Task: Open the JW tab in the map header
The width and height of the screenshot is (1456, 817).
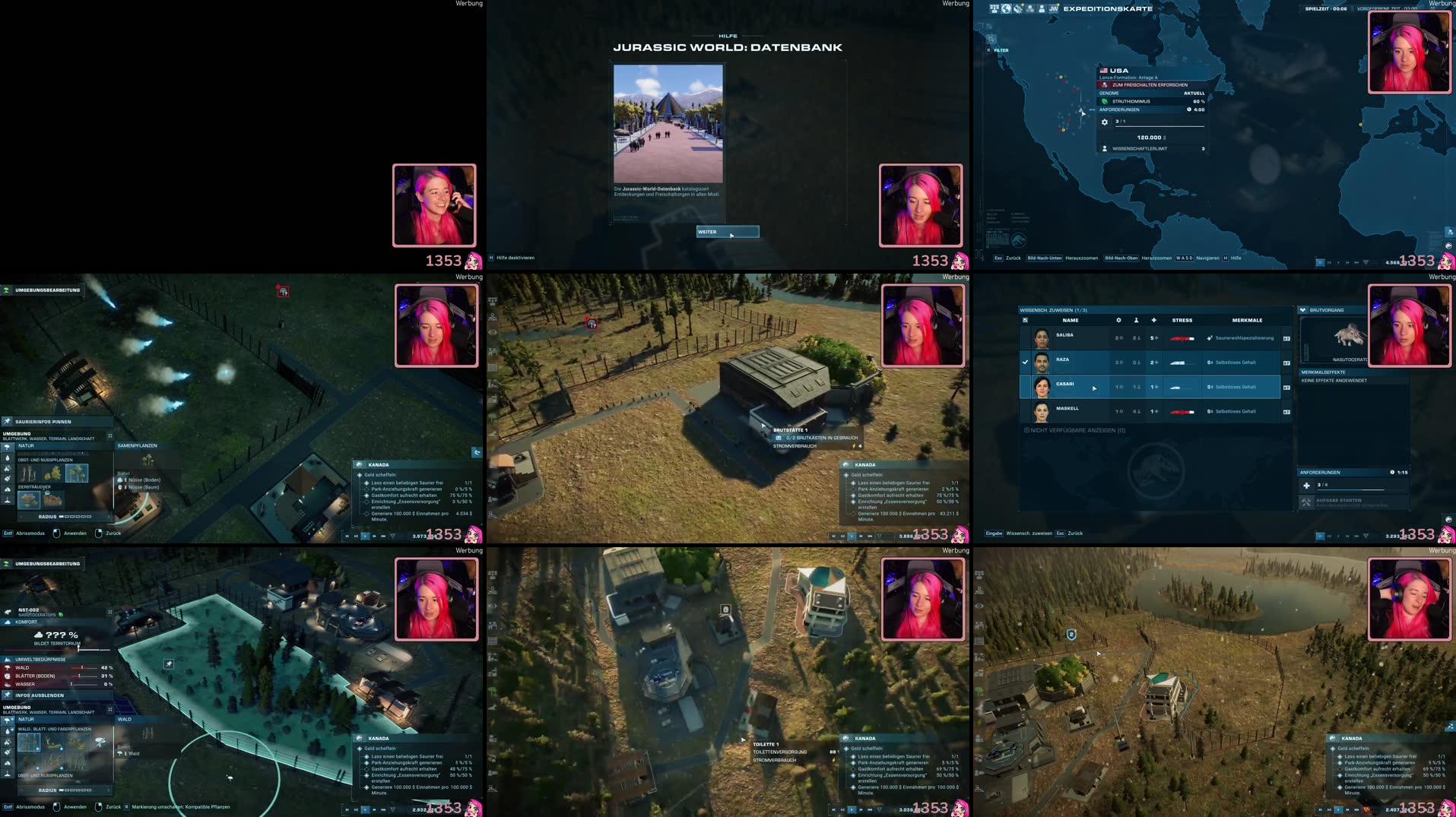Action: point(1053,9)
